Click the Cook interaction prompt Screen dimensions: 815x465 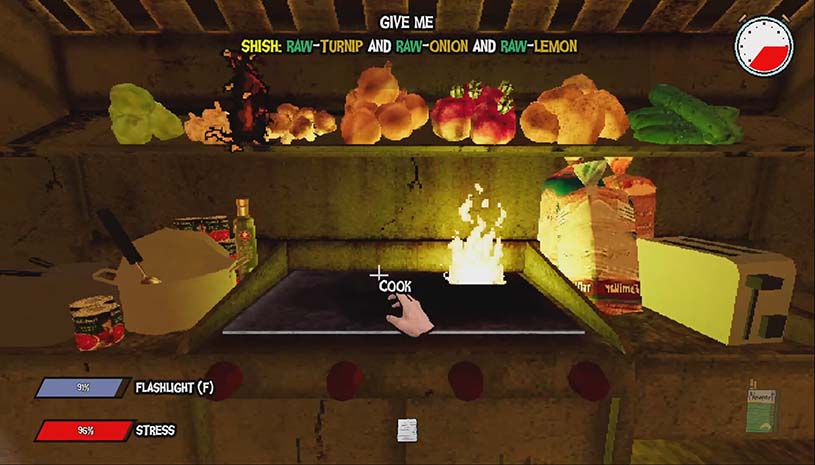point(395,286)
